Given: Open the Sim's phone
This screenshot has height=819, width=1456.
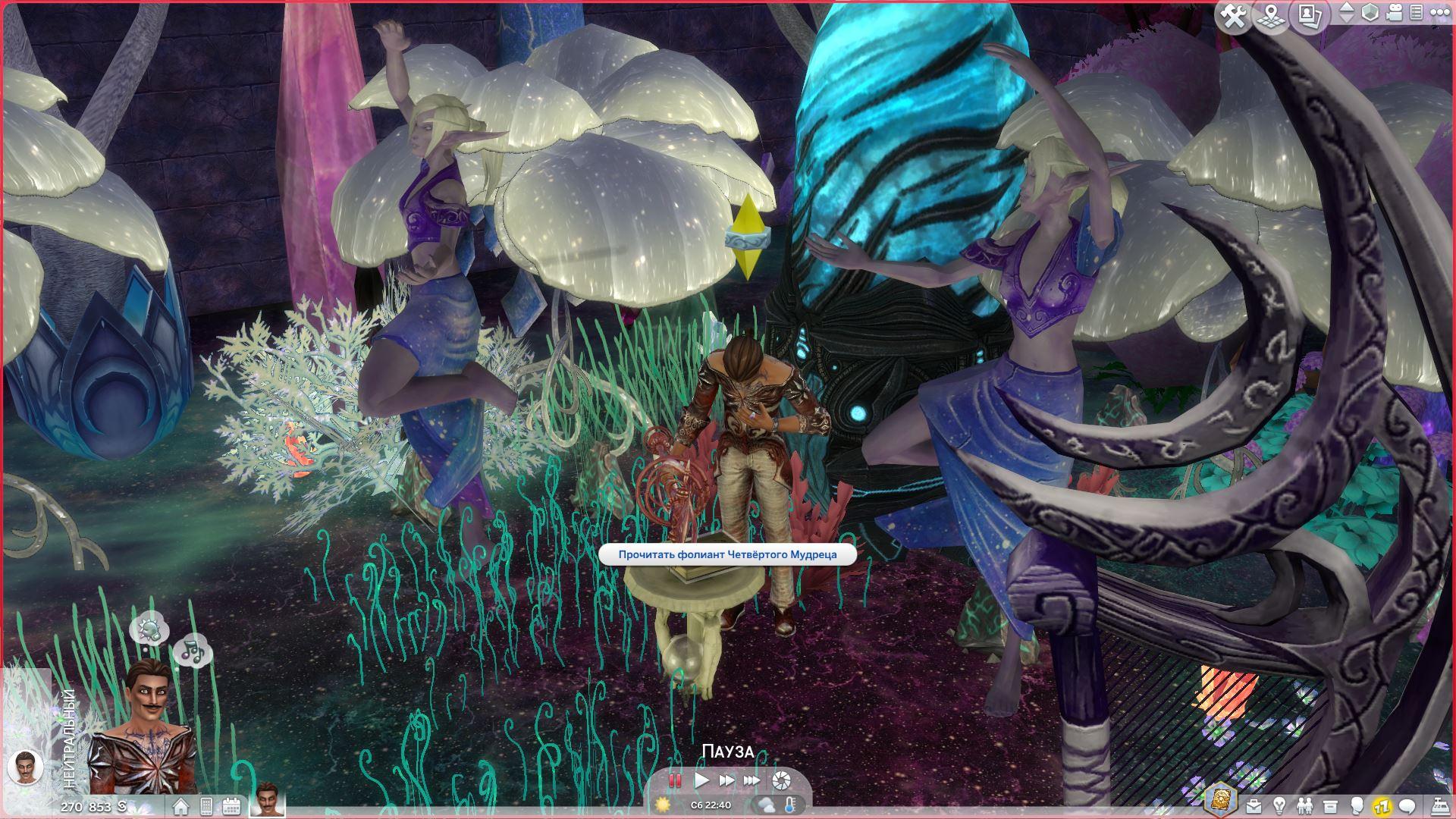Looking at the screenshot, I should click(206, 806).
